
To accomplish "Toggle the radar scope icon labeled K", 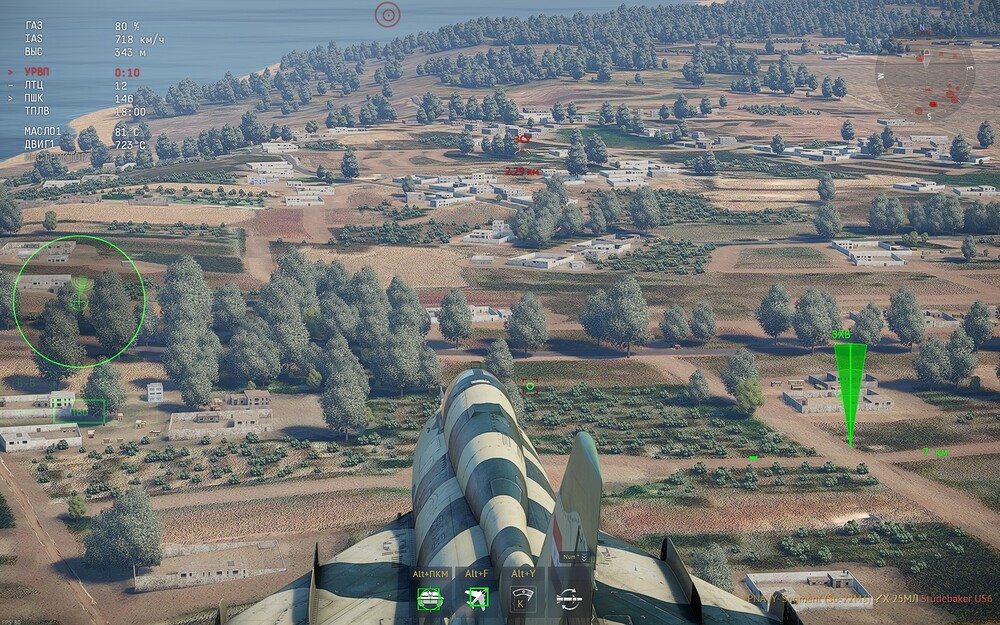I will (523, 598).
